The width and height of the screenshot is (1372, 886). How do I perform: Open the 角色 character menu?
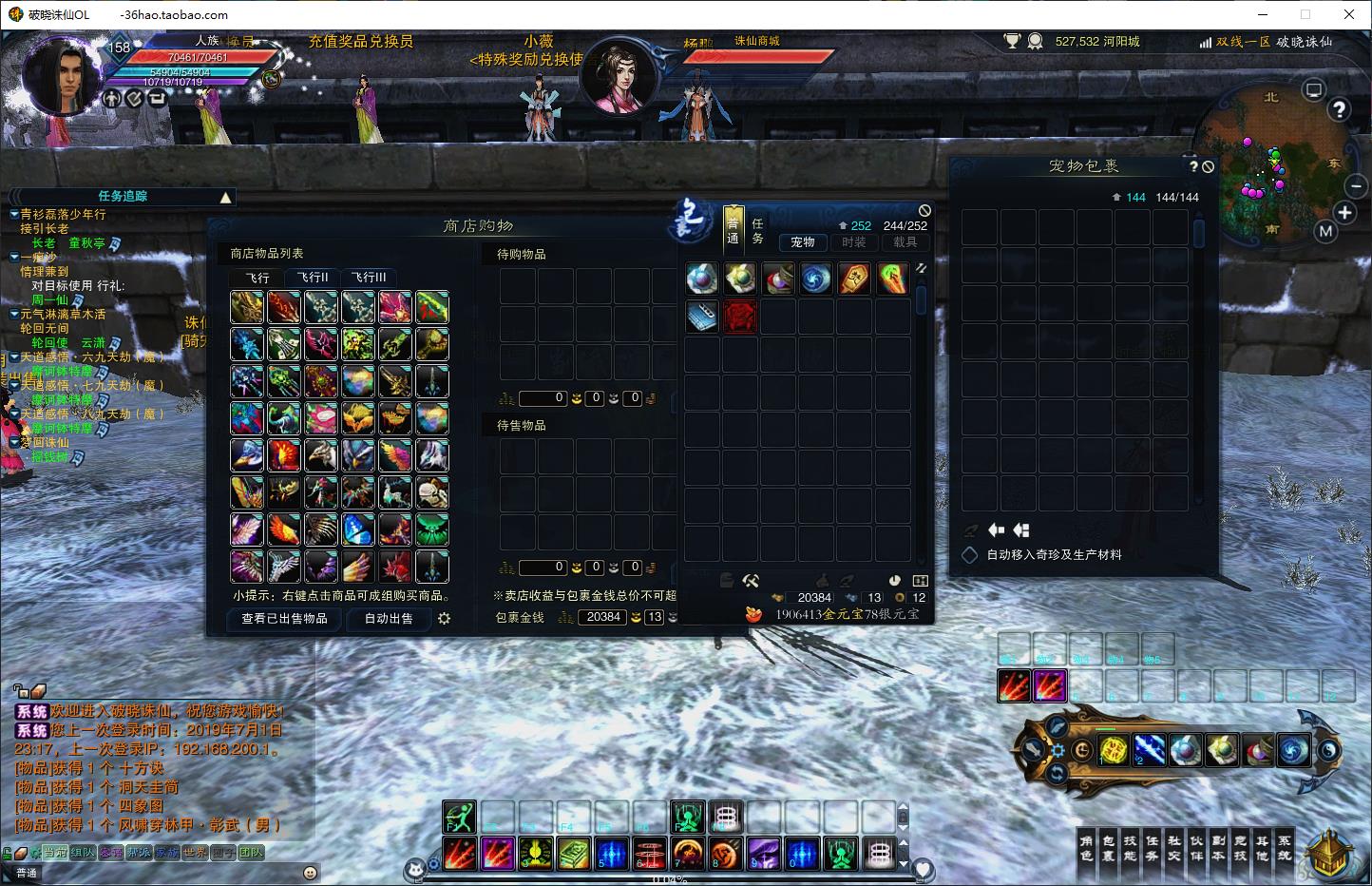pos(1086,848)
